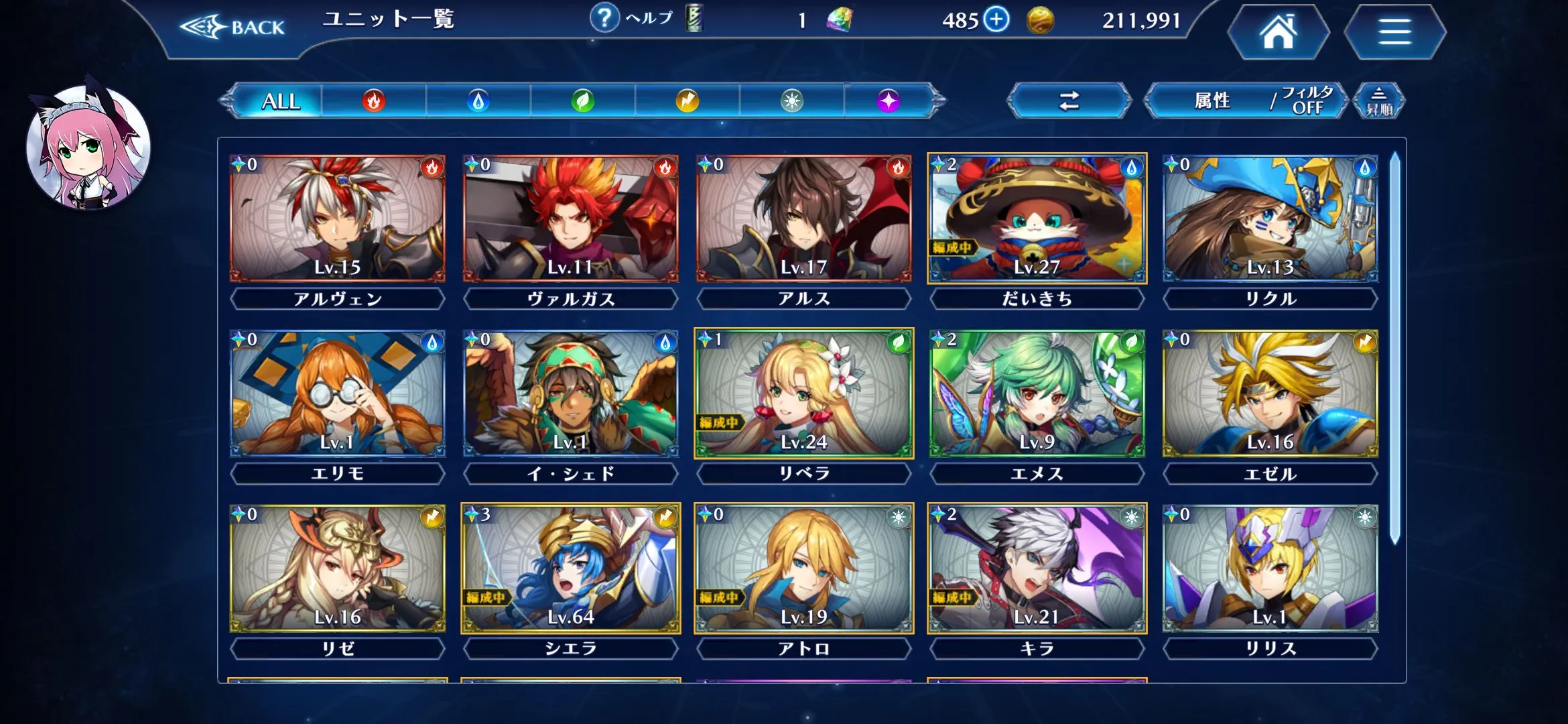1568x724 pixels.
Task: Switch to the thunder element tab
Action: tap(687, 101)
